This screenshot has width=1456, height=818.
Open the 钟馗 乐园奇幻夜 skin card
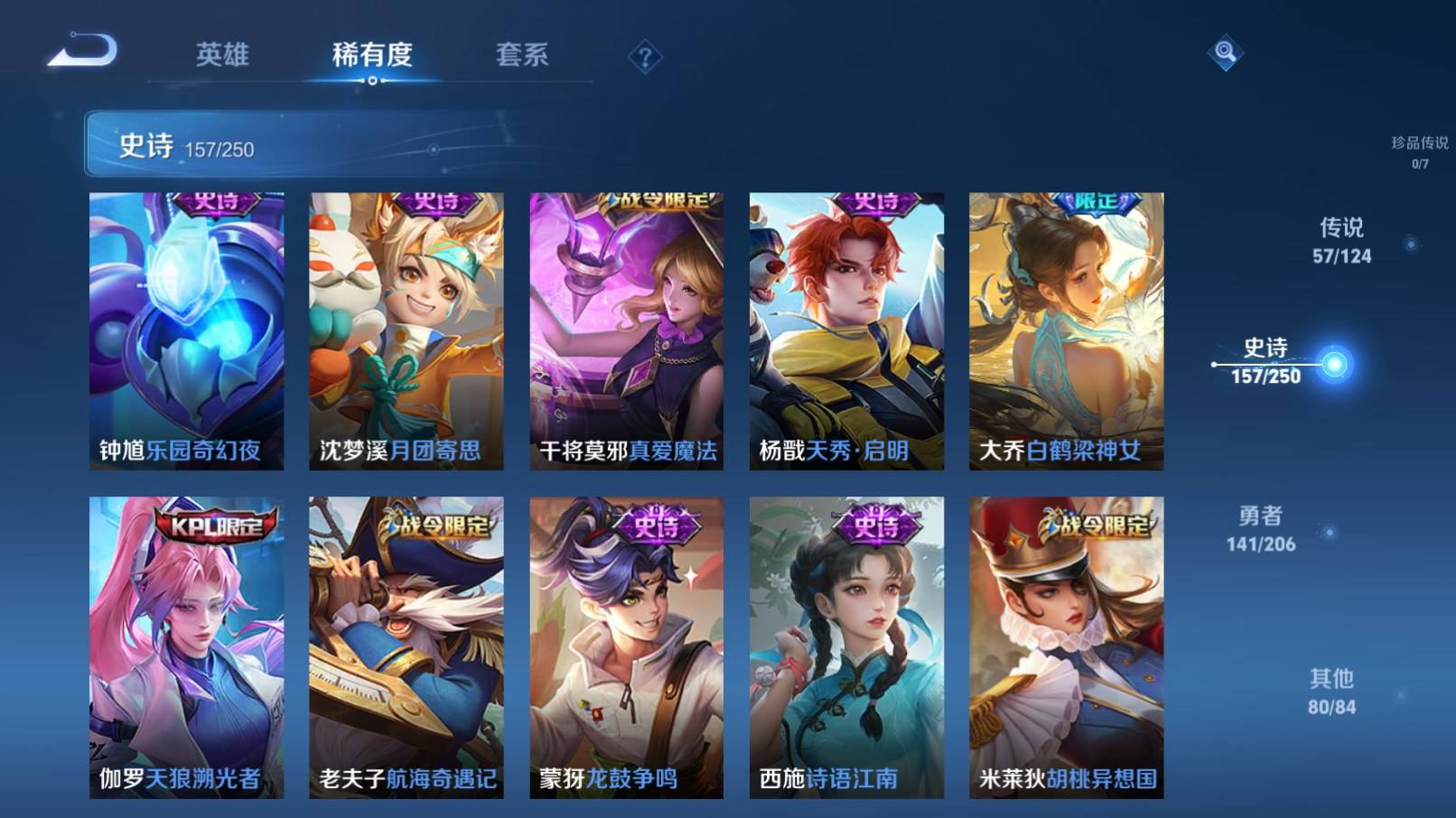pyautogui.click(x=186, y=330)
